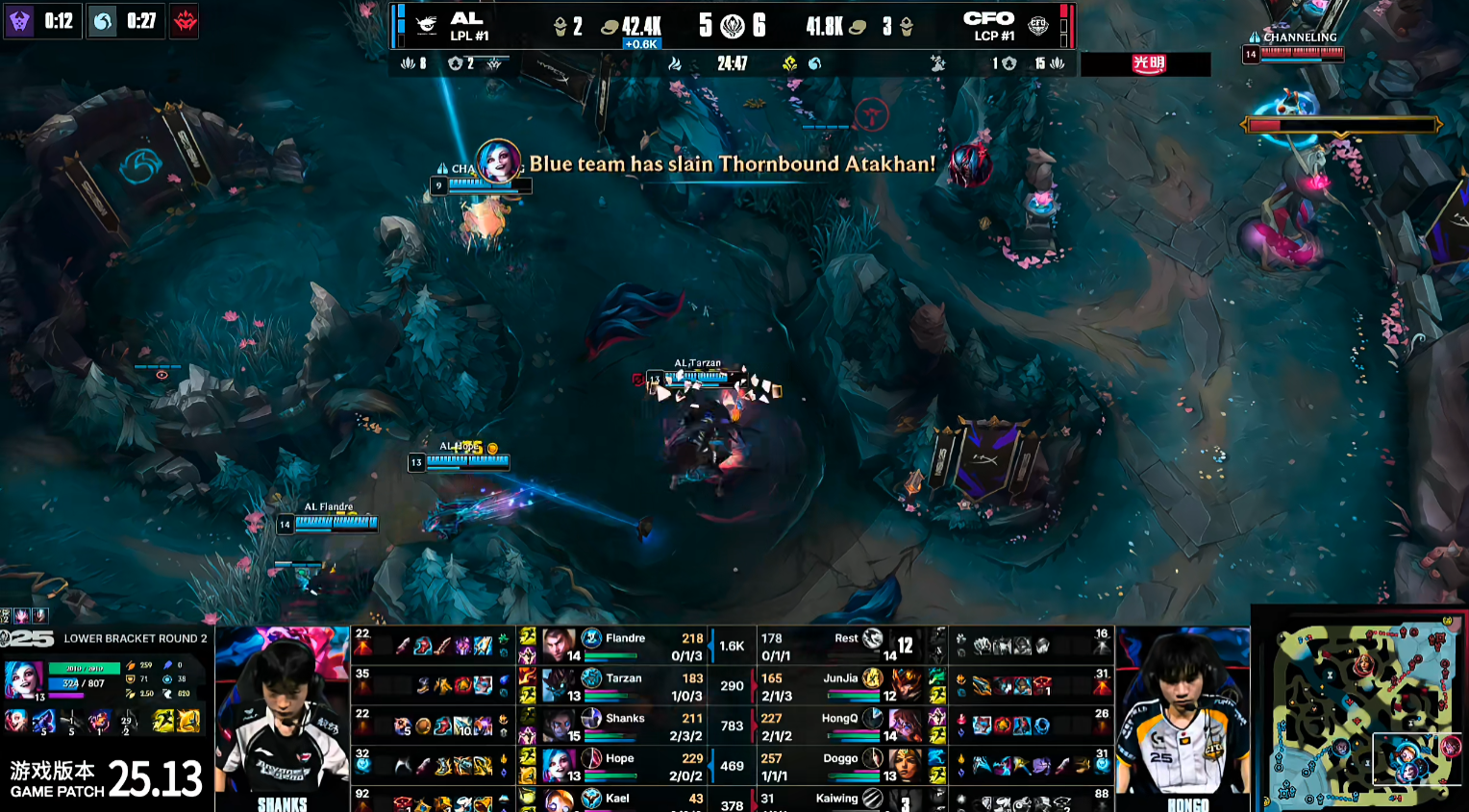1469x812 pixels.
Task: Select Hope's Jinx portrait in the scoreboard
Action: click(558, 765)
